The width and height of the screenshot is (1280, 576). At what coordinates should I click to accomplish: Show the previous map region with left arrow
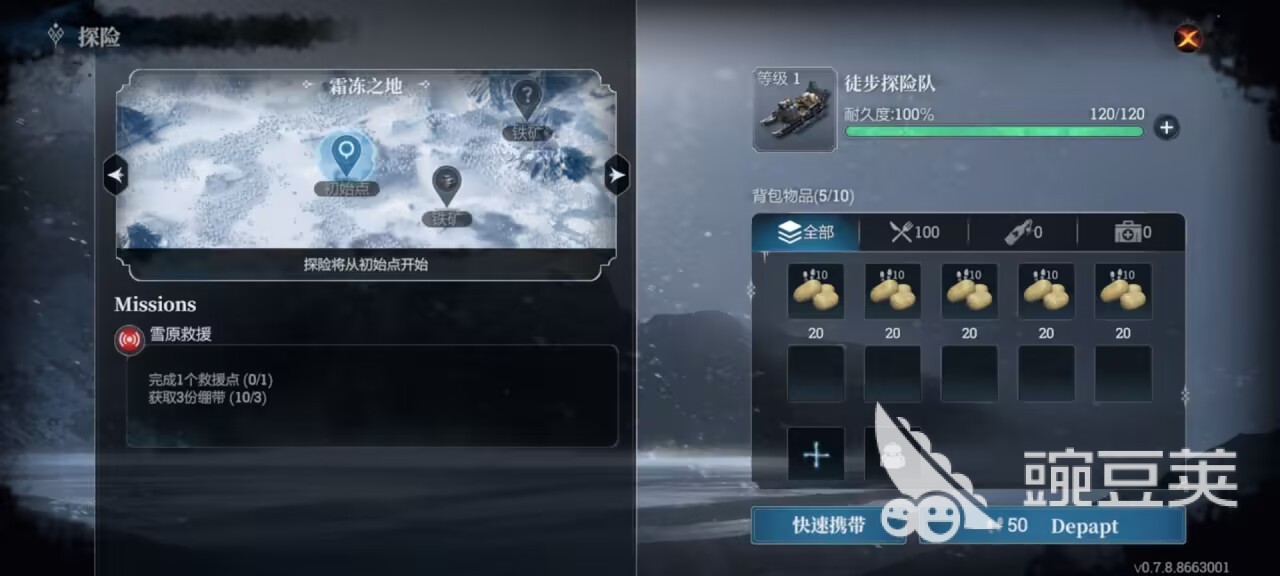[x=116, y=176]
